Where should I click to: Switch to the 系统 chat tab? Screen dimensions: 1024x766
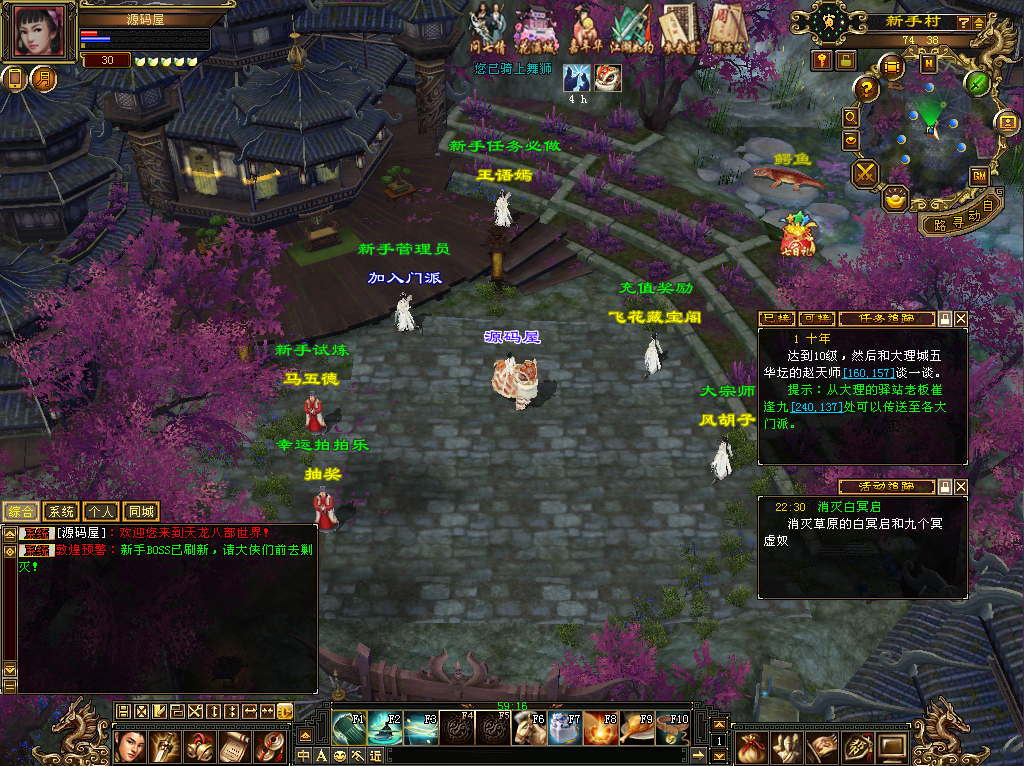[62, 512]
